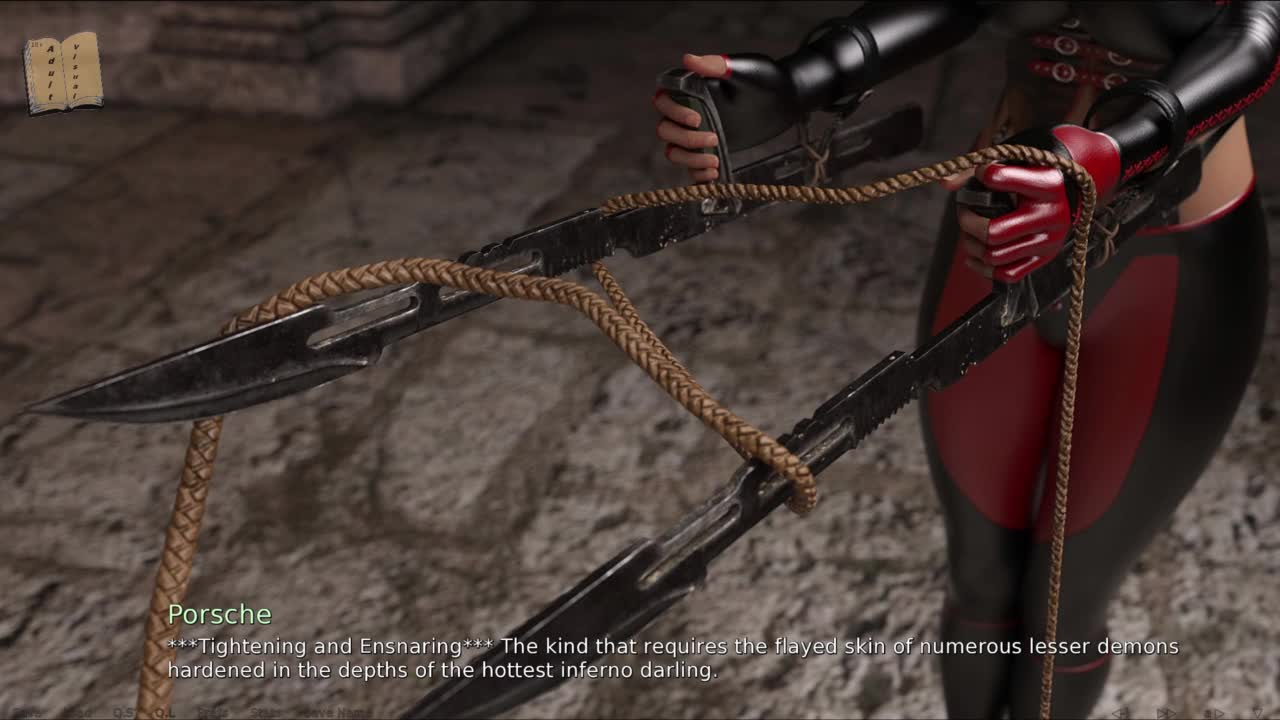Skip ahead with the double-arrow button
The height and width of the screenshot is (720, 1280).
(1166, 713)
